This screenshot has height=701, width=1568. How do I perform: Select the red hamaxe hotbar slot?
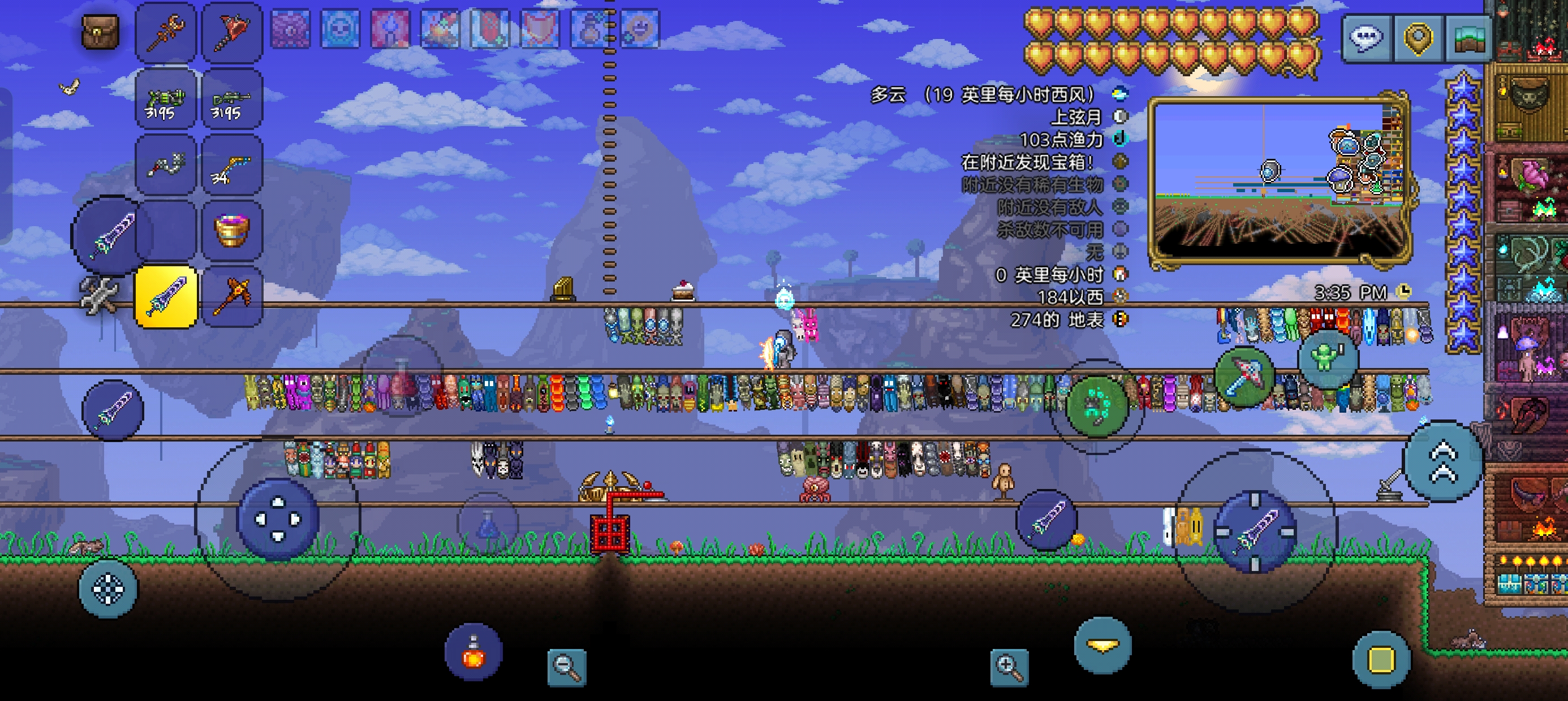coord(231,32)
